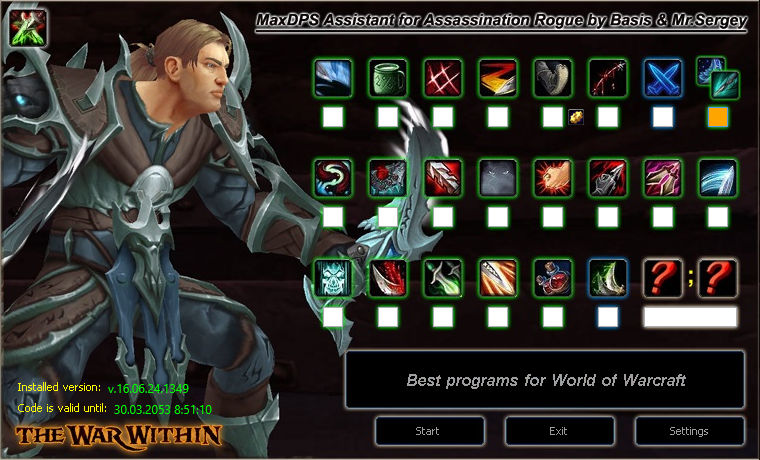This screenshot has width=760, height=460.
Task: Select the orange lightning blade ability icon
Action: (x=497, y=77)
